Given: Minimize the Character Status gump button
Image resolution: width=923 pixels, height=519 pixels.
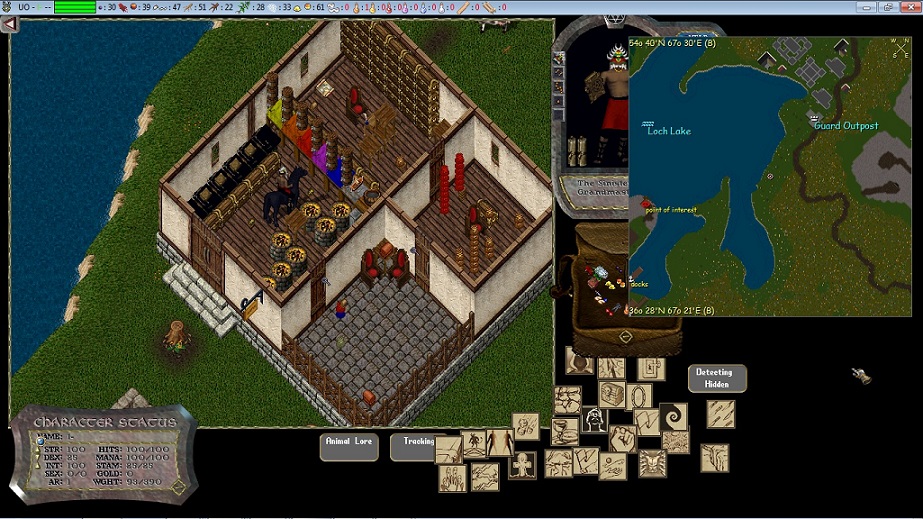Looking at the screenshot, I should [178, 488].
